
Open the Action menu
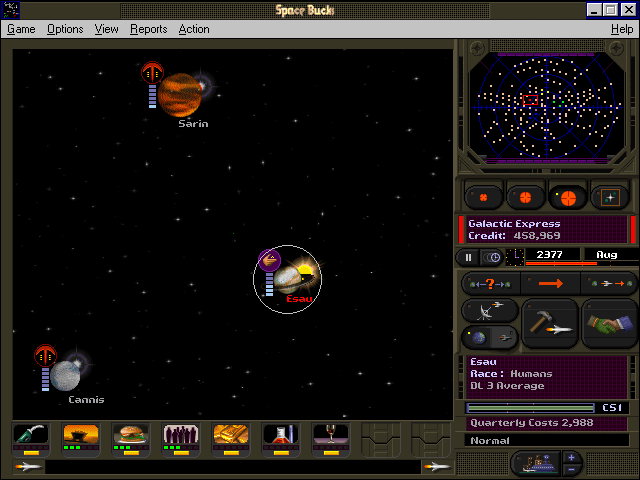pyautogui.click(x=194, y=29)
